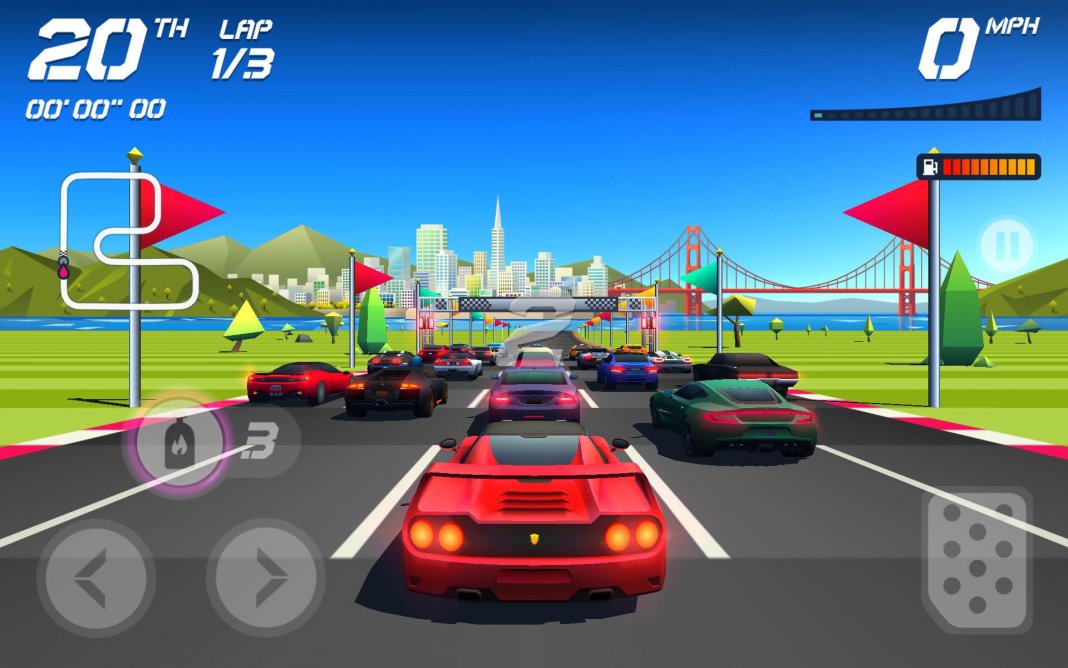1068x668 pixels.
Task: Activate the nitro boost canister button
Action: [181, 443]
